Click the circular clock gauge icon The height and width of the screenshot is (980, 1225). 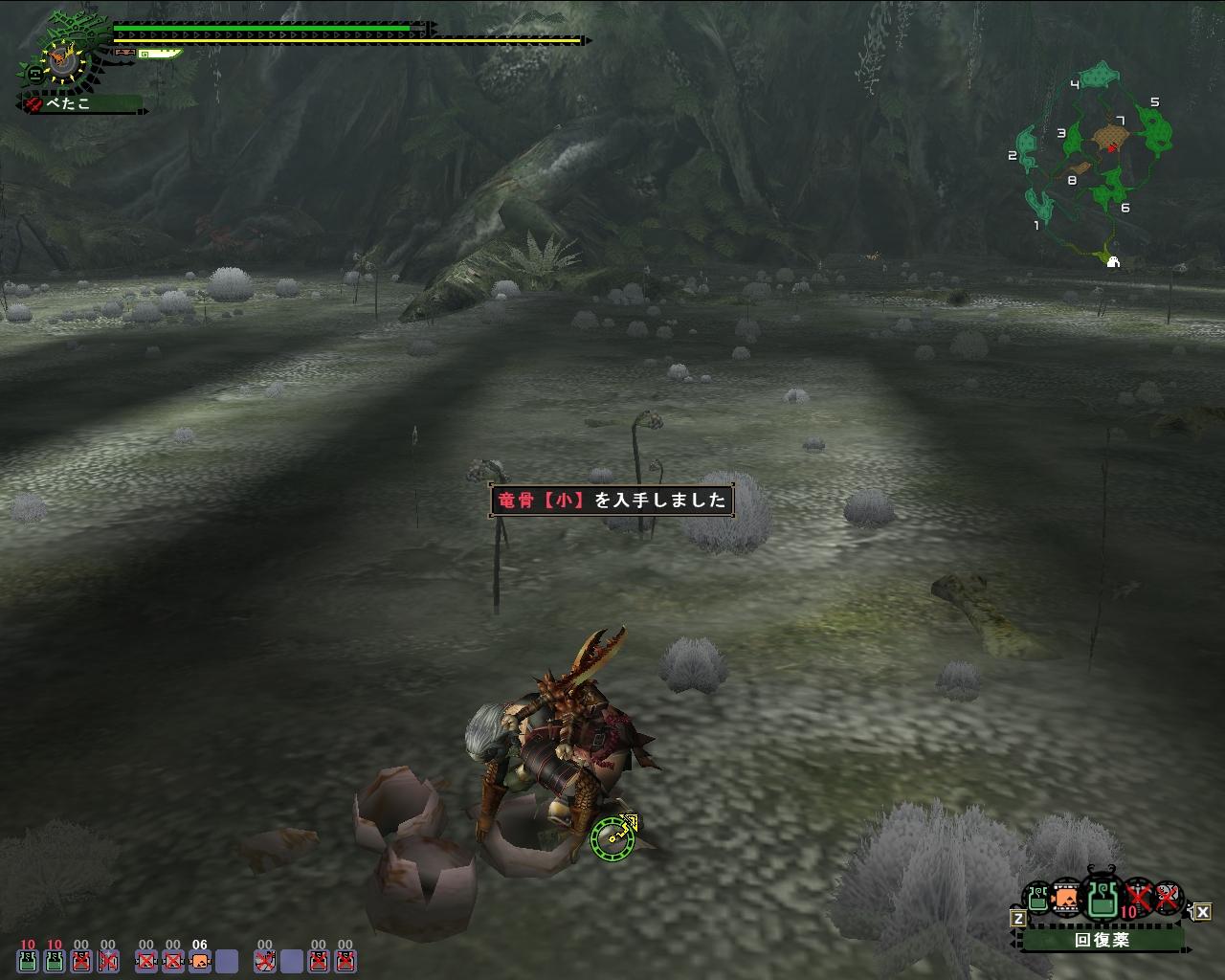click(x=64, y=61)
